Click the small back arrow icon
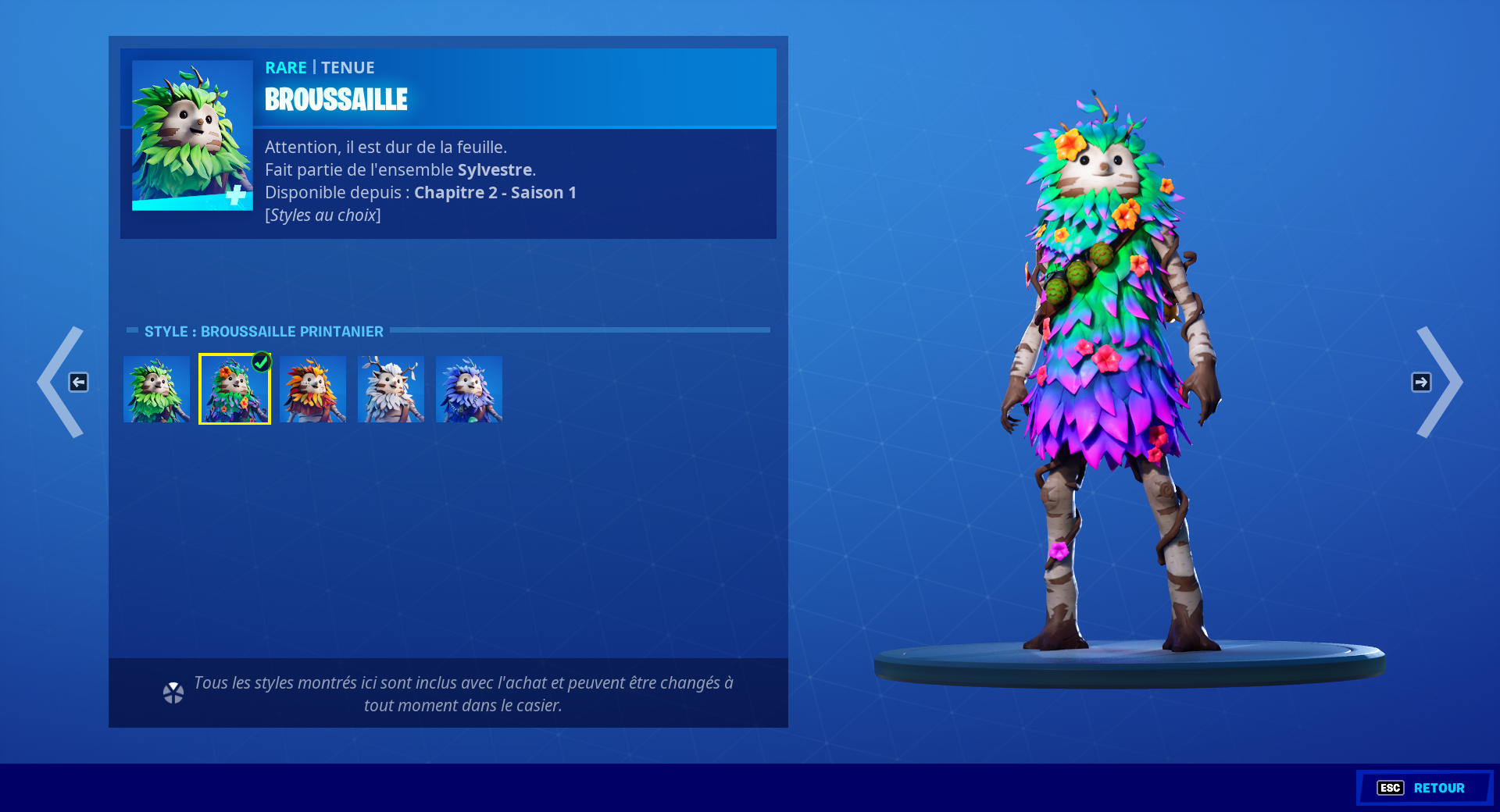Viewport: 1500px width, 812px height. [x=78, y=382]
